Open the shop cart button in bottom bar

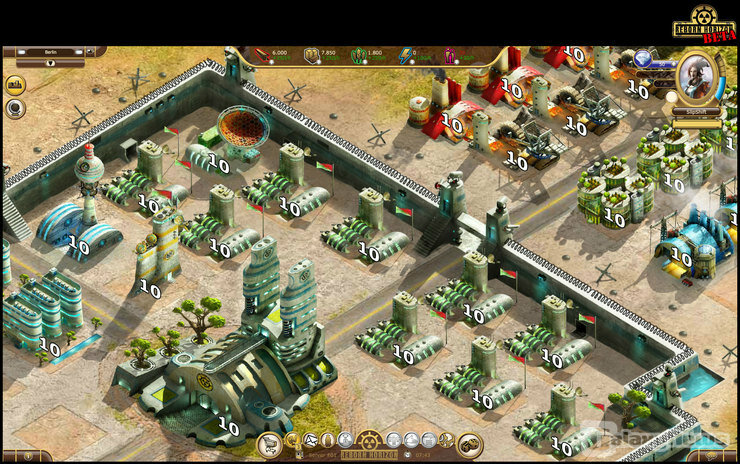pos(268,444)
